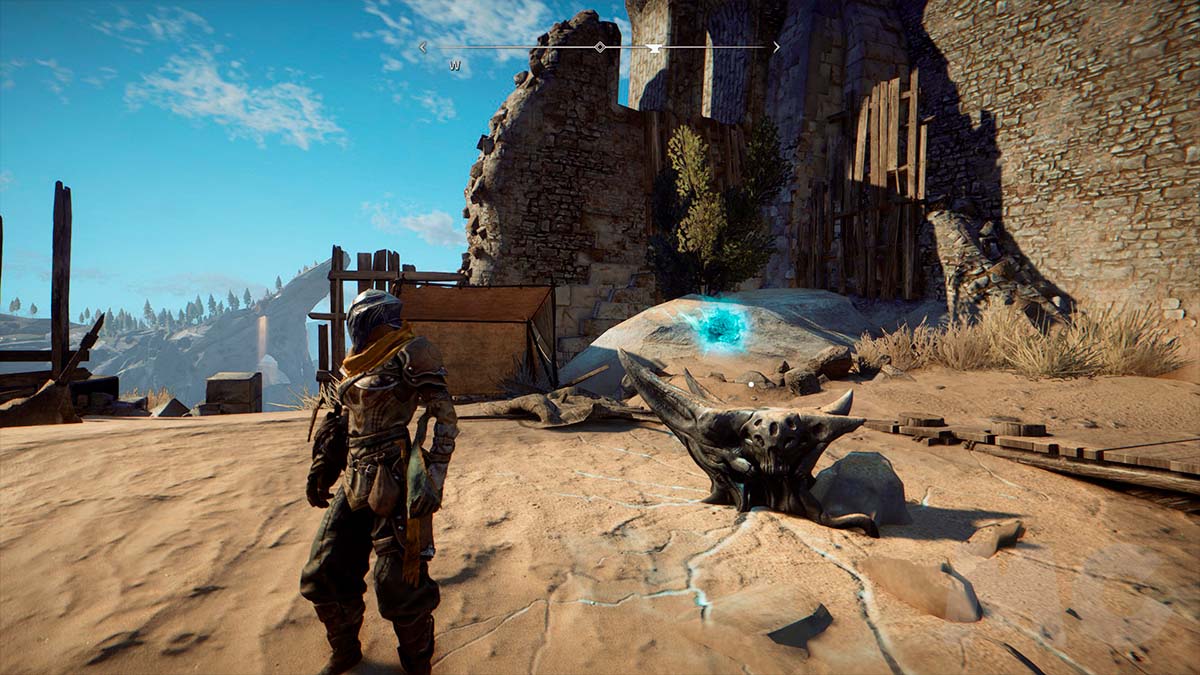Click the compass bar's right arrow
This screenshot has height=675, width=1200.
click(x=776, y=47)
